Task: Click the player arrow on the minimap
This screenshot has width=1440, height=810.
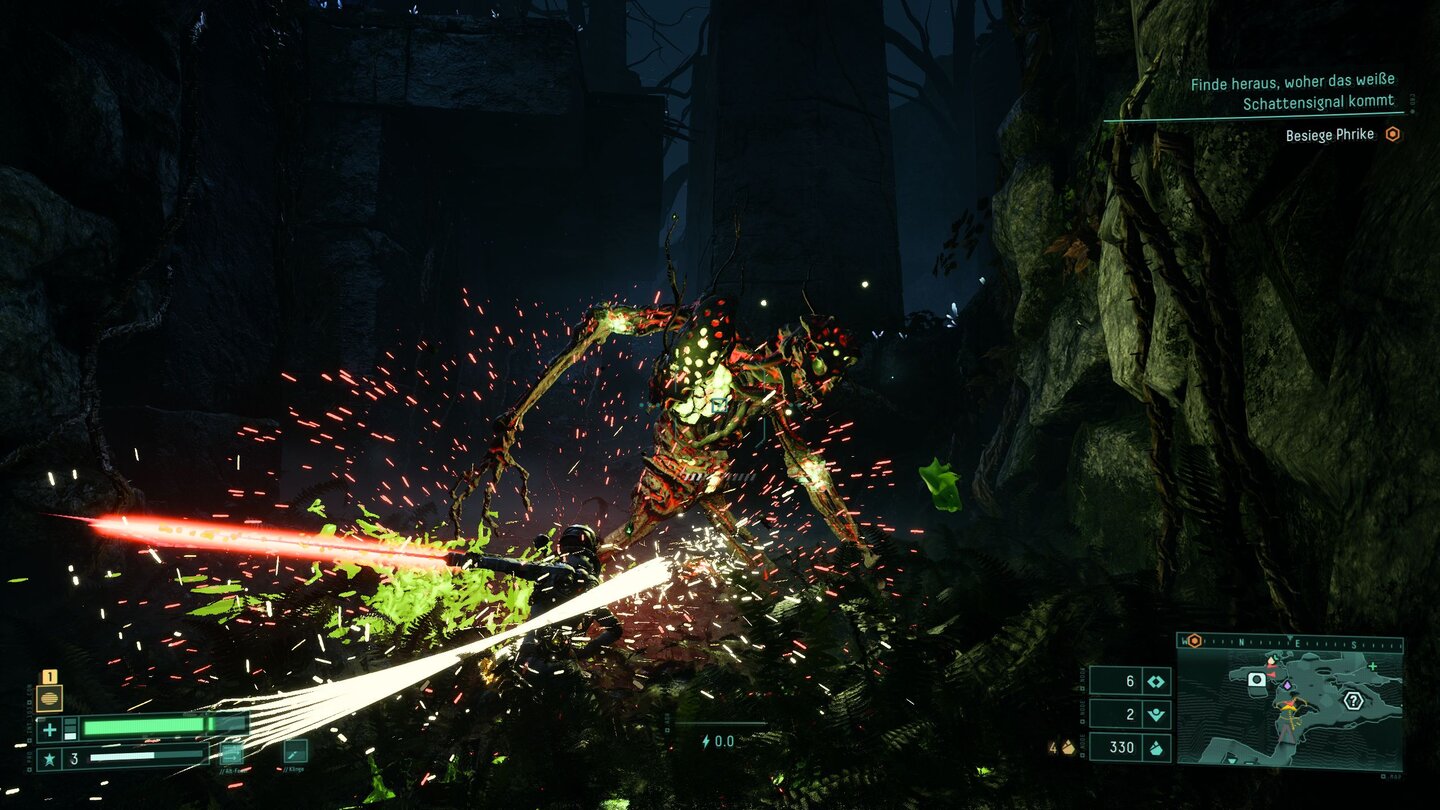Action: click(x=1288, y=707)
